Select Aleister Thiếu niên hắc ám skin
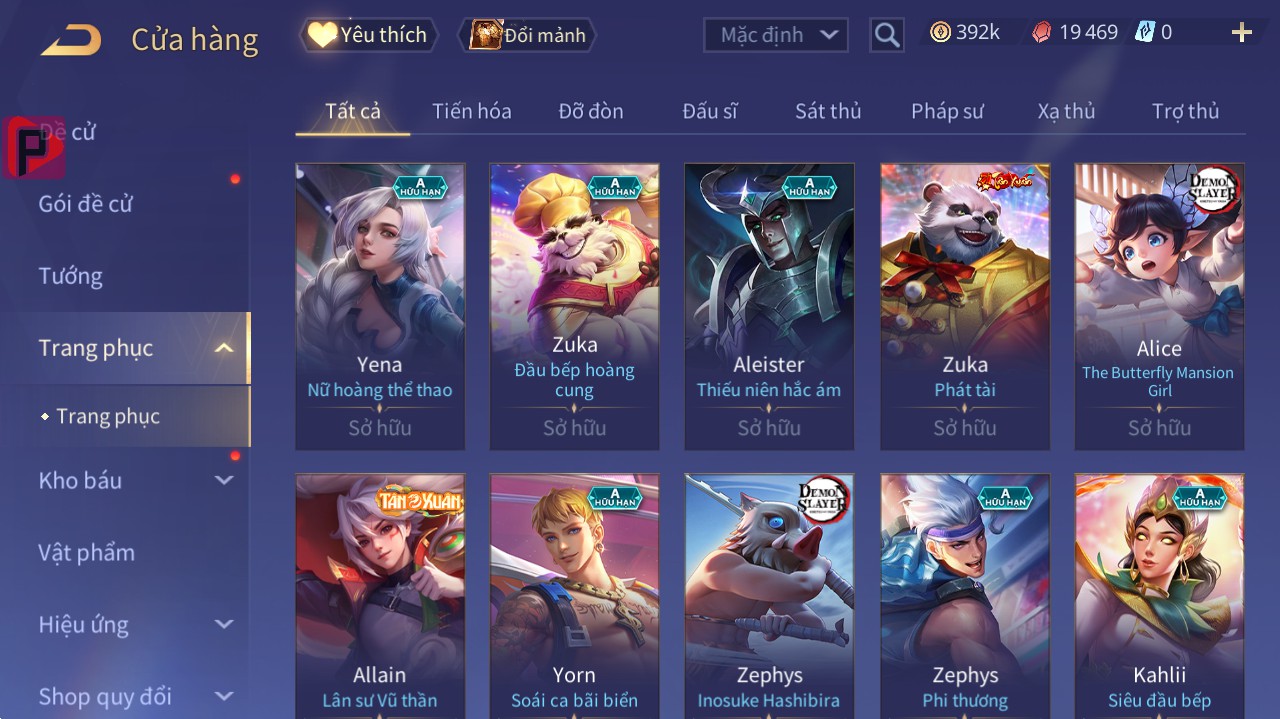 769,306
